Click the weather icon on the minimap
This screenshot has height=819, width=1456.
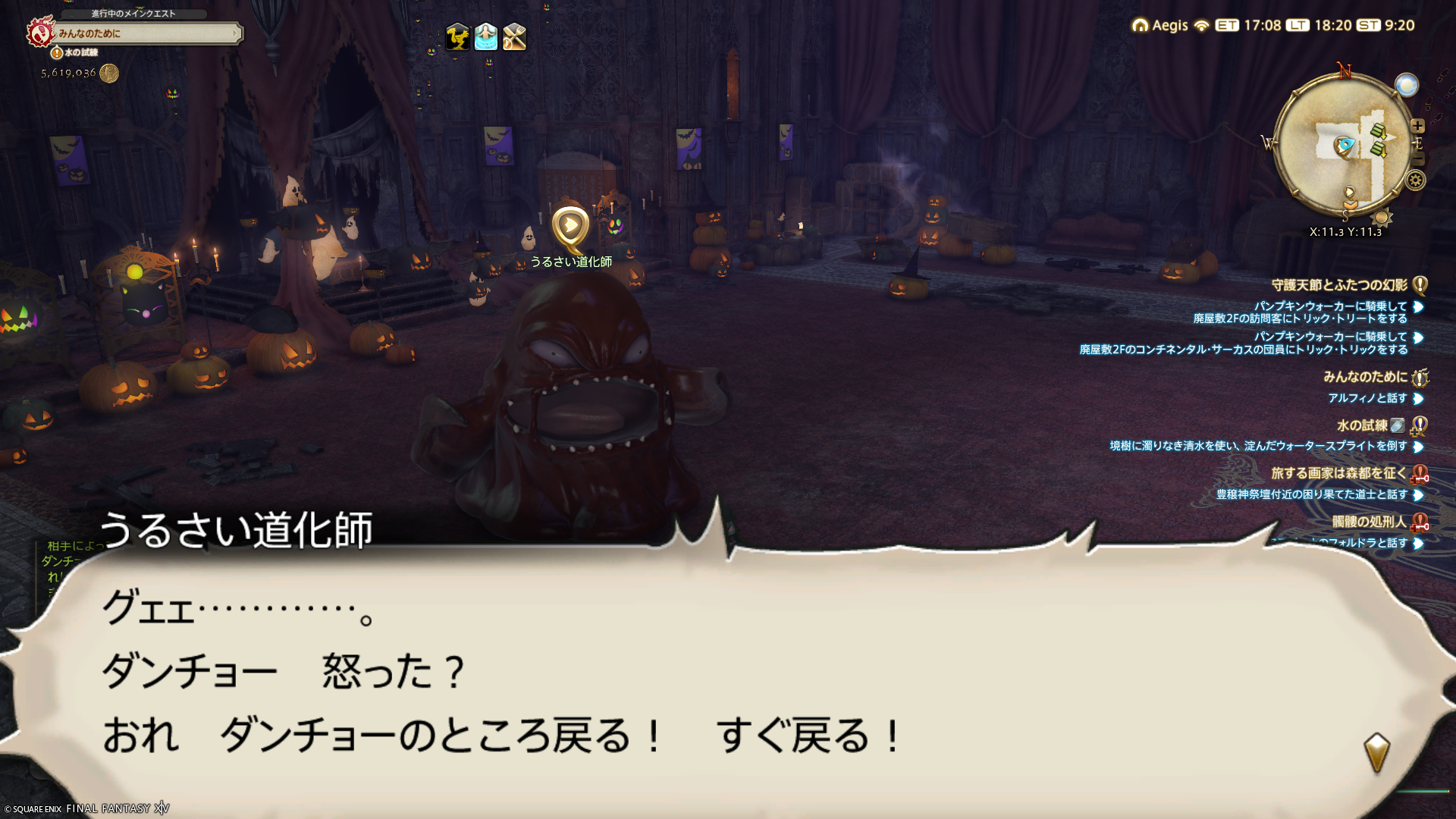pyautogui.click(x=1406, y=85)
